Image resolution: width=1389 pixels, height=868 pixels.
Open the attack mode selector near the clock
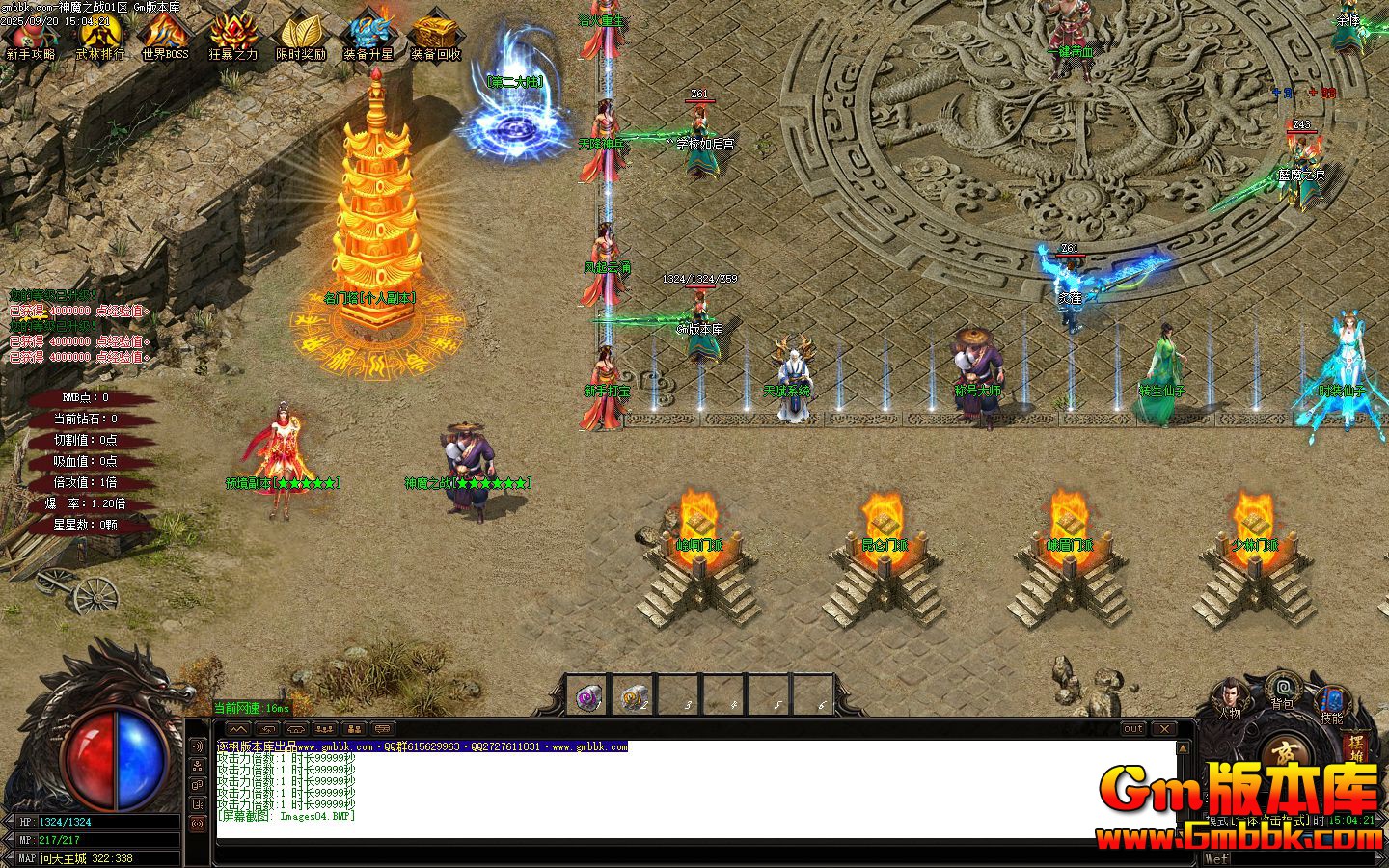coord(1259,819)
